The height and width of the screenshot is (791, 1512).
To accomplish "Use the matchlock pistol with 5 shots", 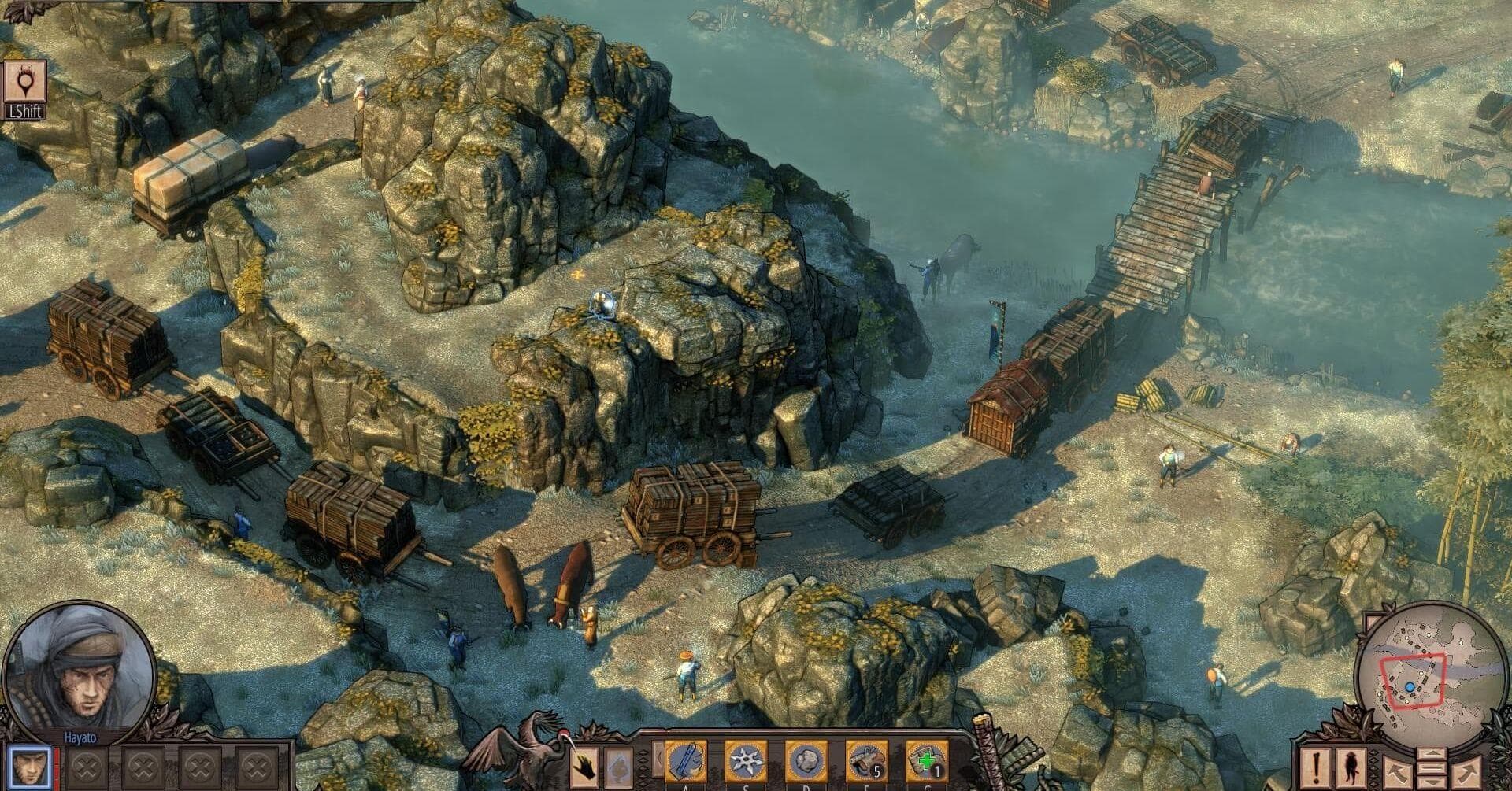I will pyautogui.click(x=865, y=761).
